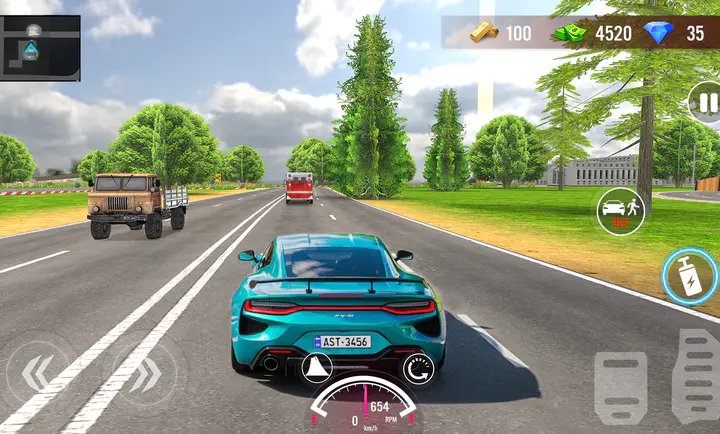Tap the blue diamond currency icon
The width and height of the screenshot is (720, 434).
[x=659, y=33]
